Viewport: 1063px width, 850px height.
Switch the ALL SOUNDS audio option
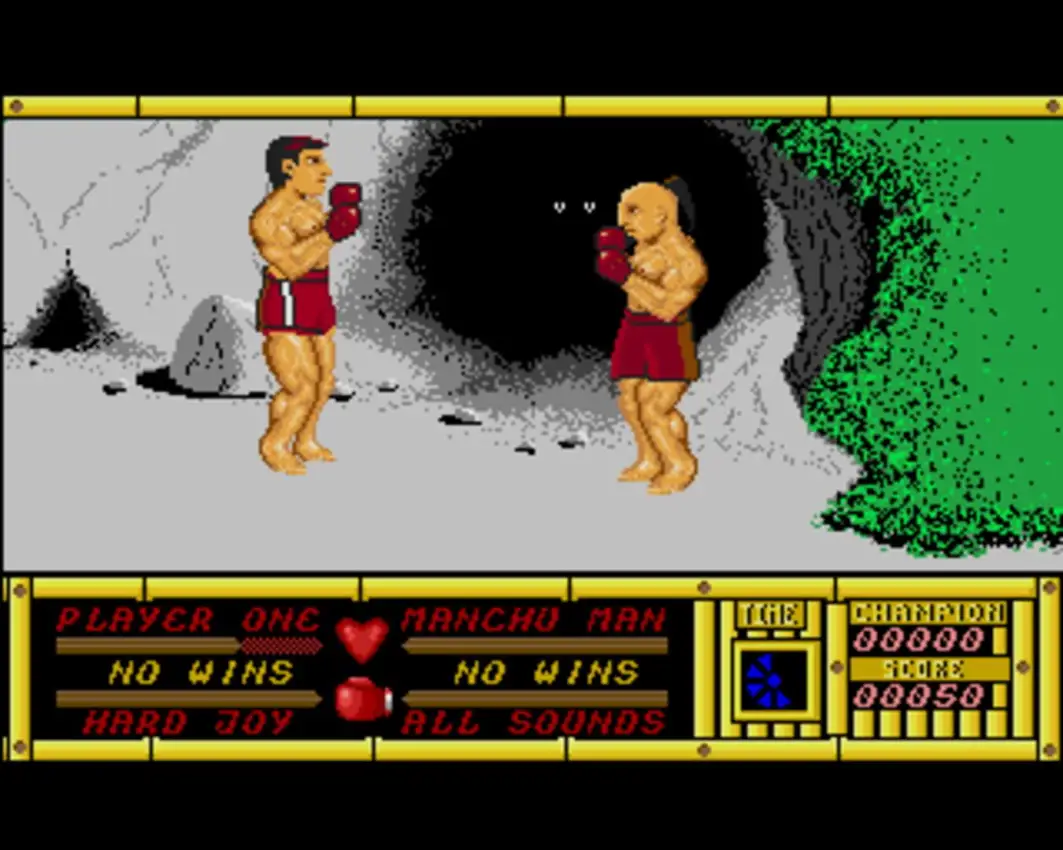[x=533, y=722]
